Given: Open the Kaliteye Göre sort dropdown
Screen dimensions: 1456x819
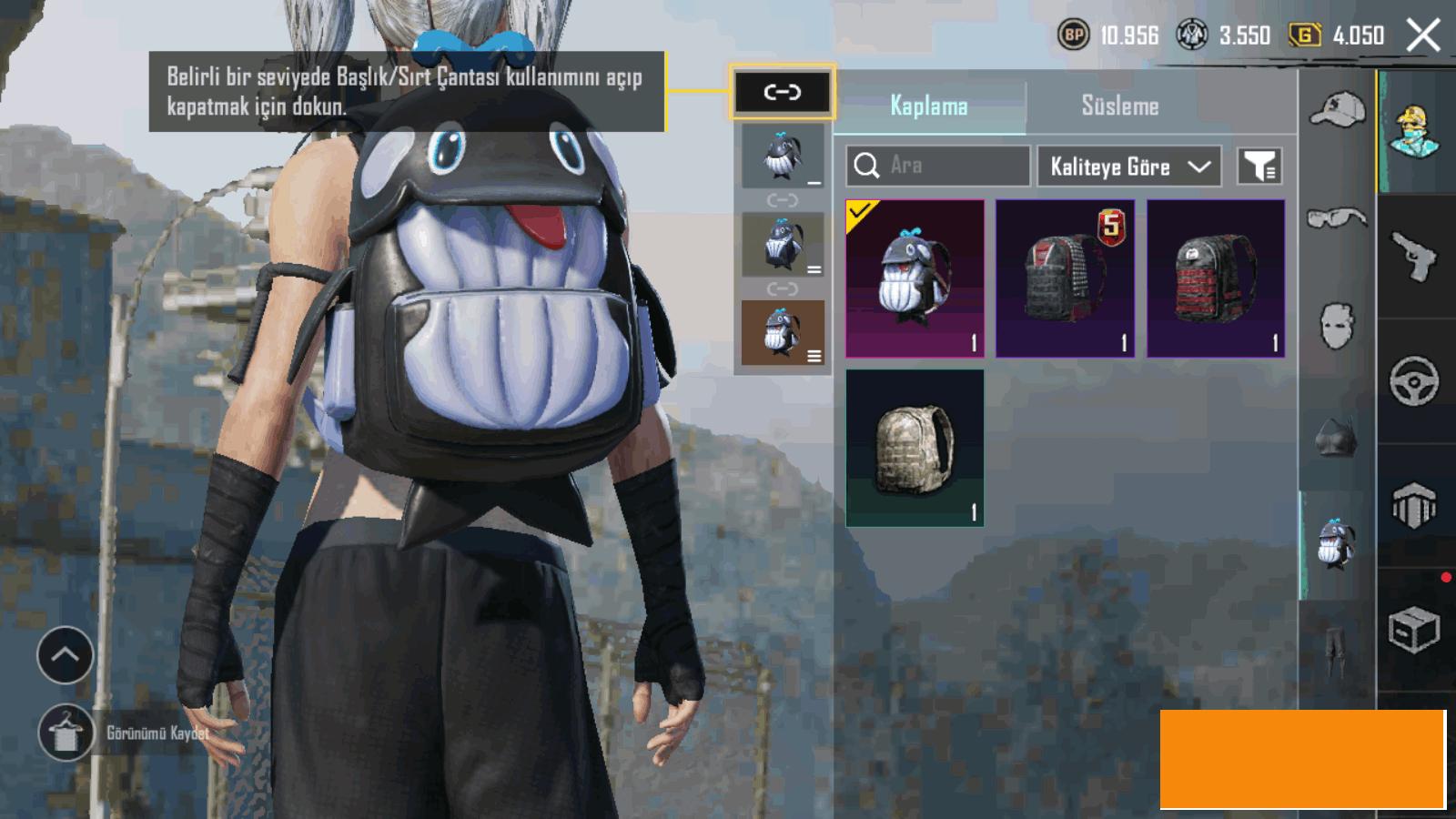Looking at the screenshot, I should (1128, 167).
